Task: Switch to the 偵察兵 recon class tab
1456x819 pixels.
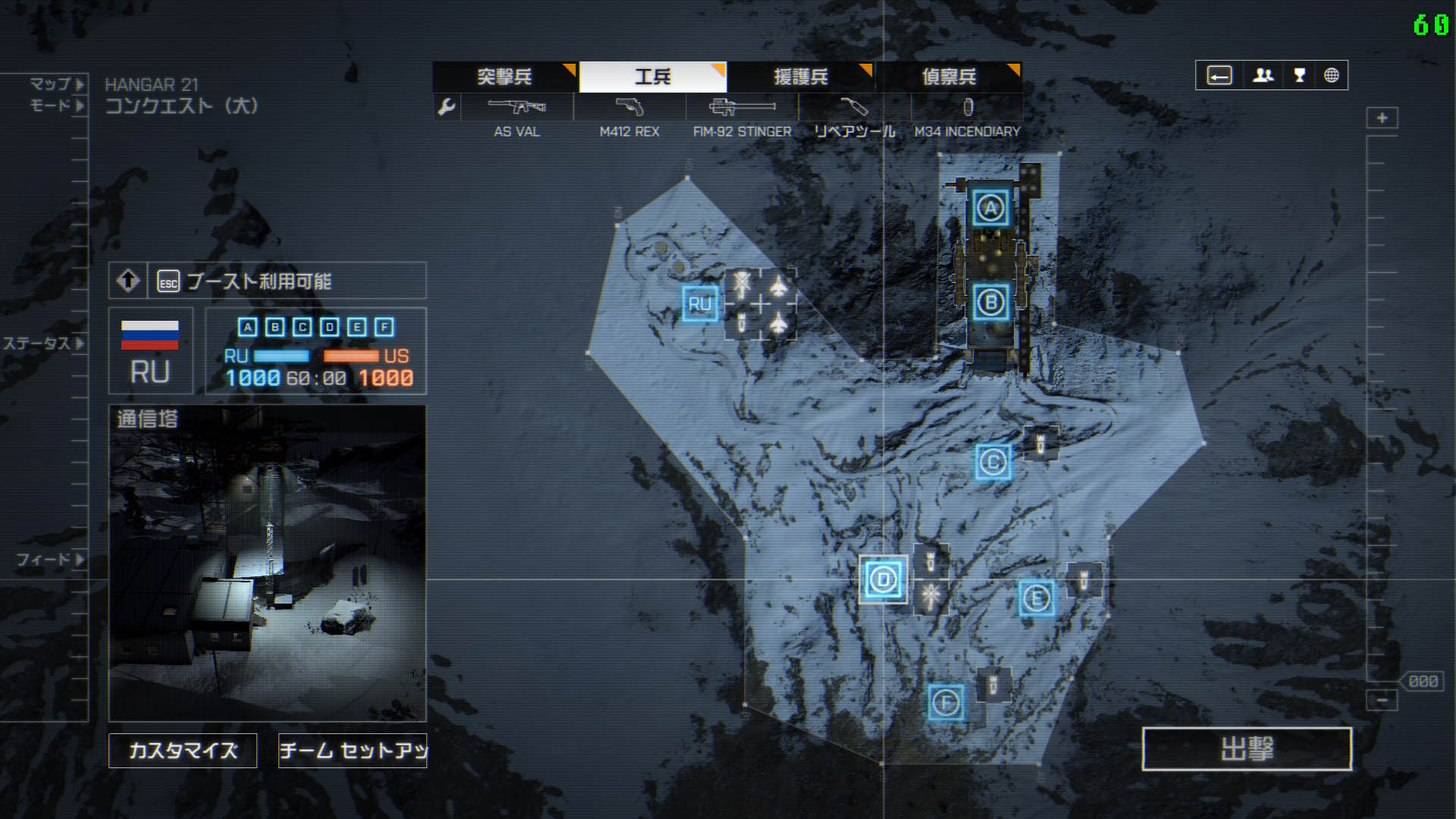Action: click(949, 77)
